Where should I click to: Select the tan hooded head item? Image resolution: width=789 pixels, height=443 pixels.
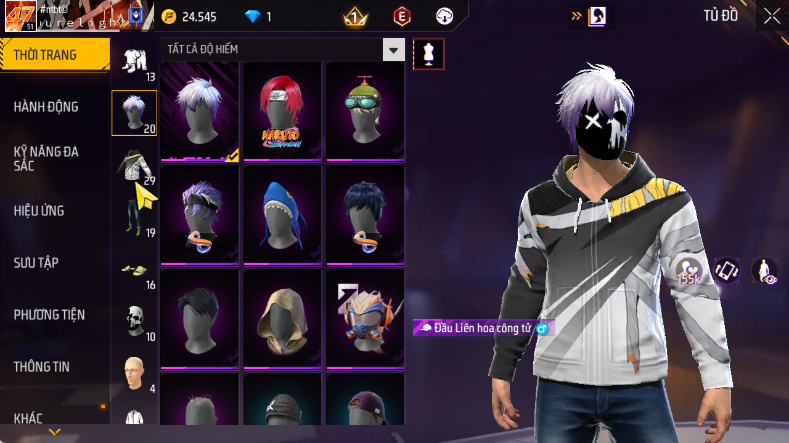282,314
